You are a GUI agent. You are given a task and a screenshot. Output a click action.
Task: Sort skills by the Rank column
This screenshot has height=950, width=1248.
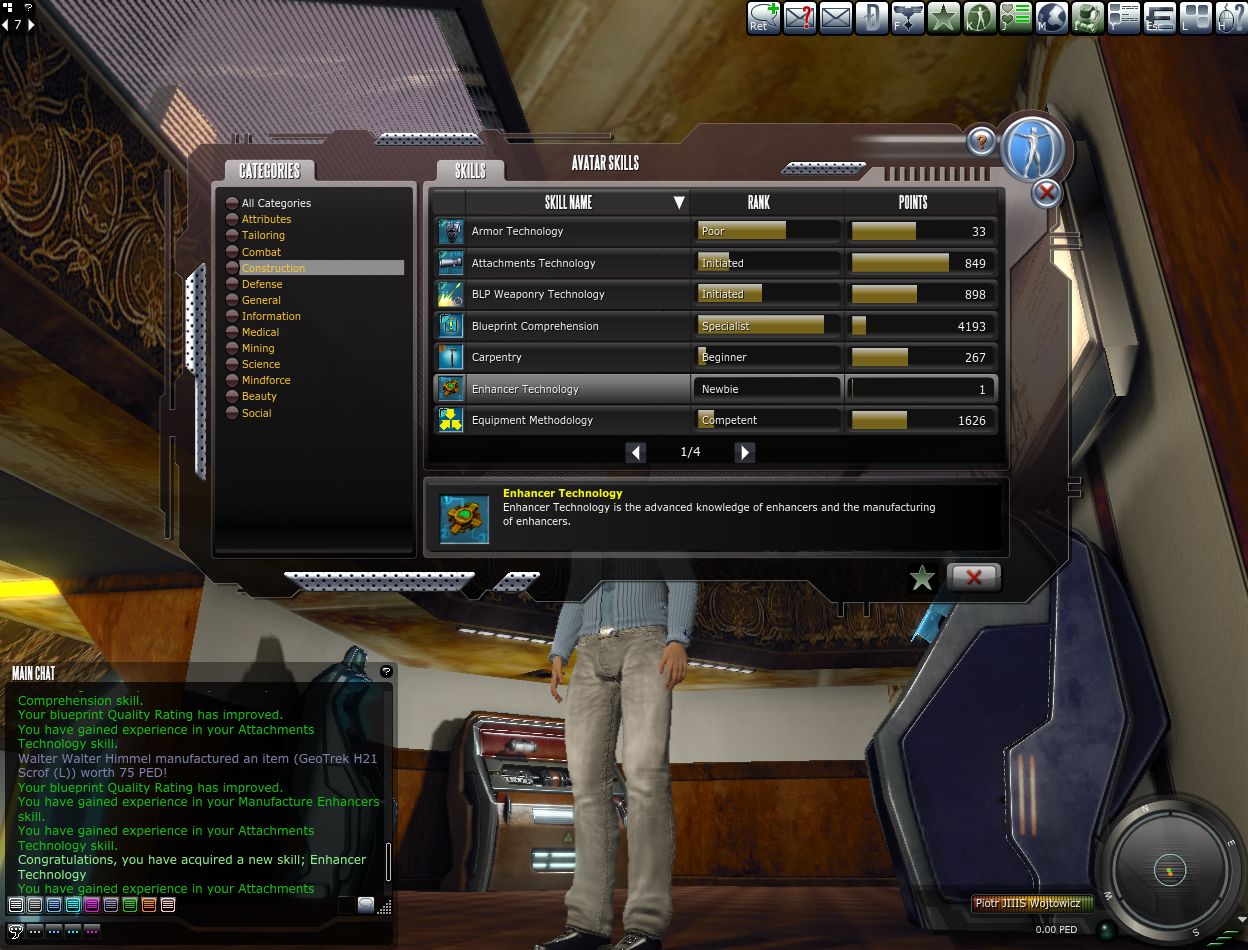point(759,203)
